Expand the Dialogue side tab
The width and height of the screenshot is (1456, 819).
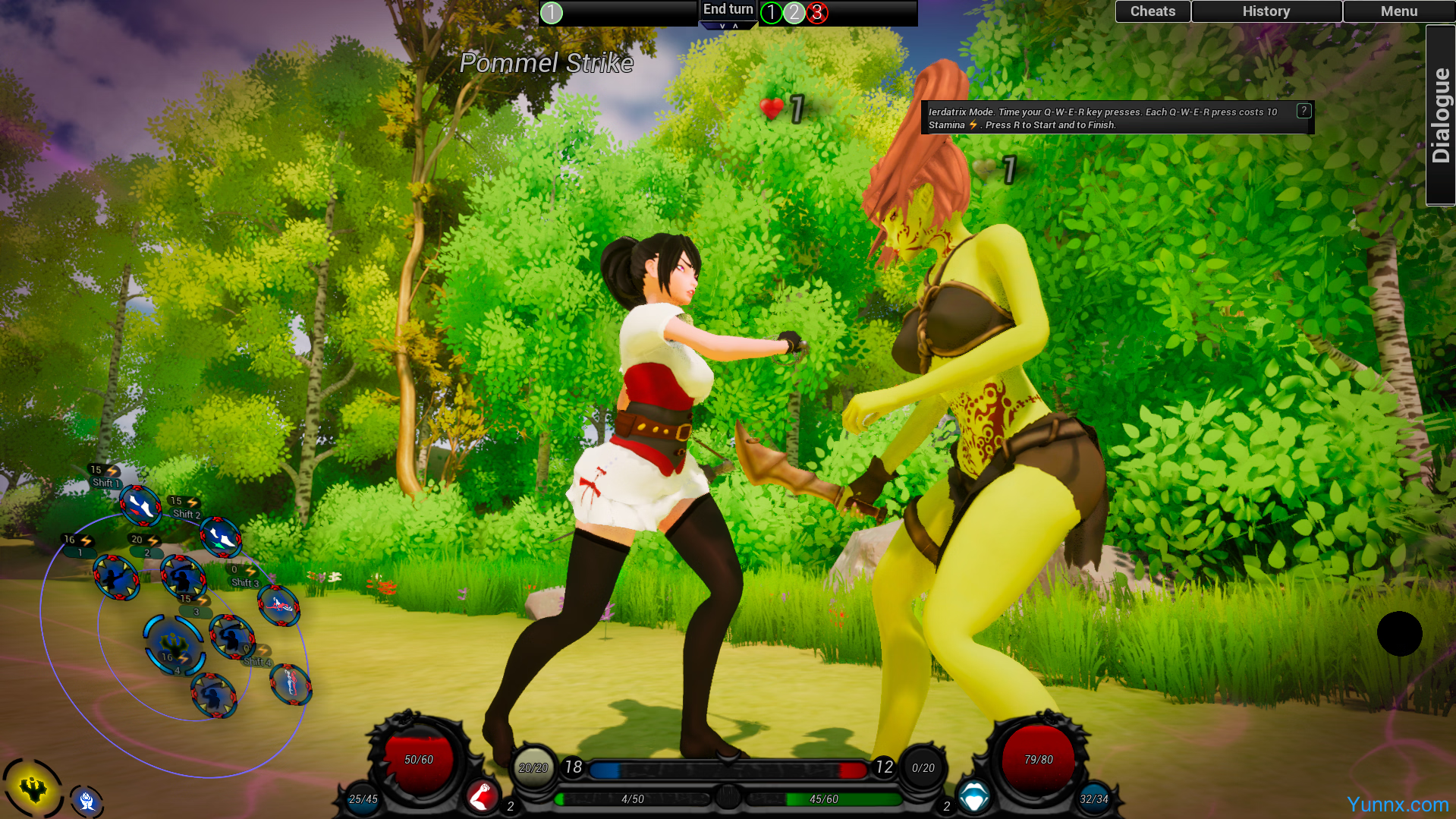click(x=1440, y=115)
